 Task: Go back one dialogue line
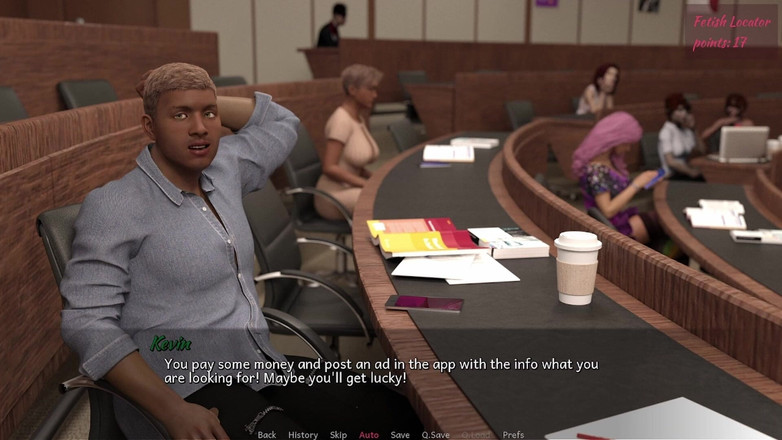tap(267, 435)
